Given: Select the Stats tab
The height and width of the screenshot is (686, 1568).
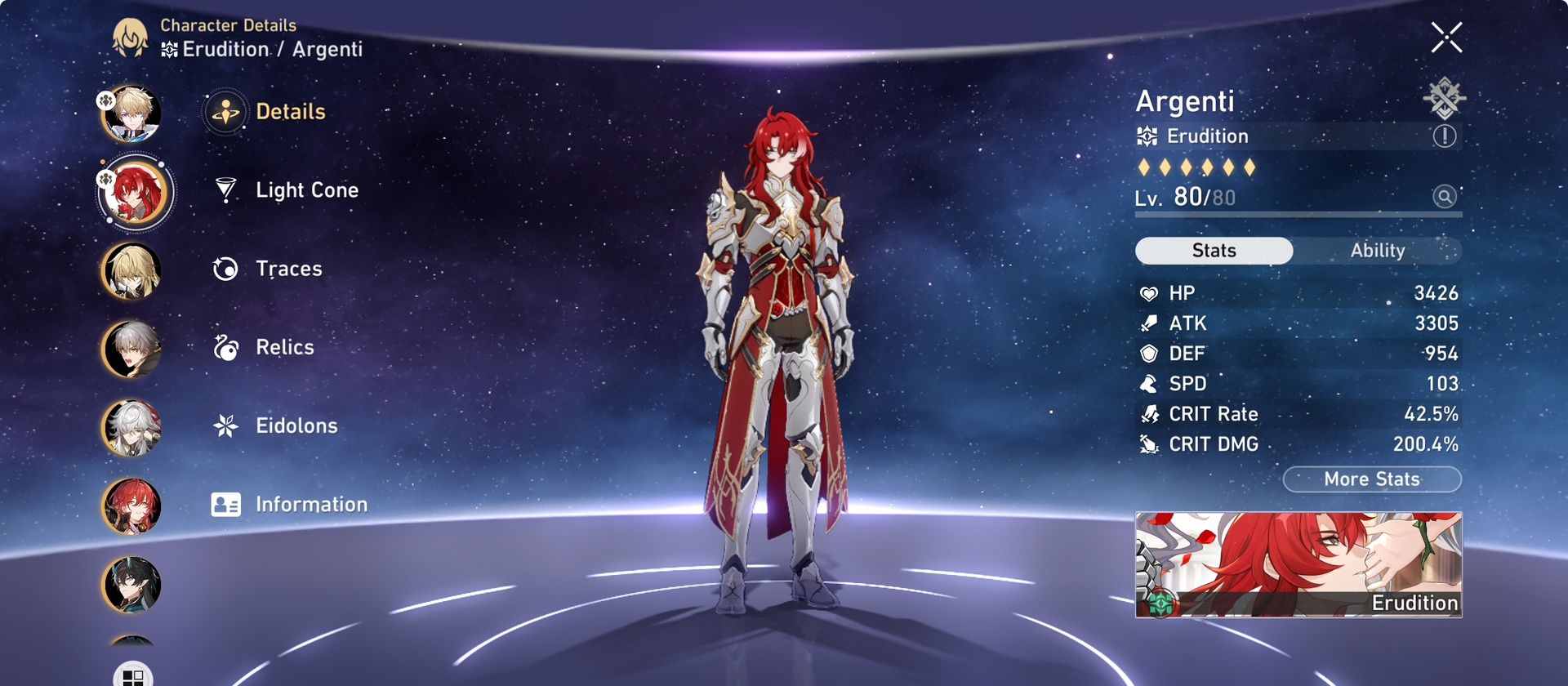Looking at the screenshot, I should coord(1213,251).
